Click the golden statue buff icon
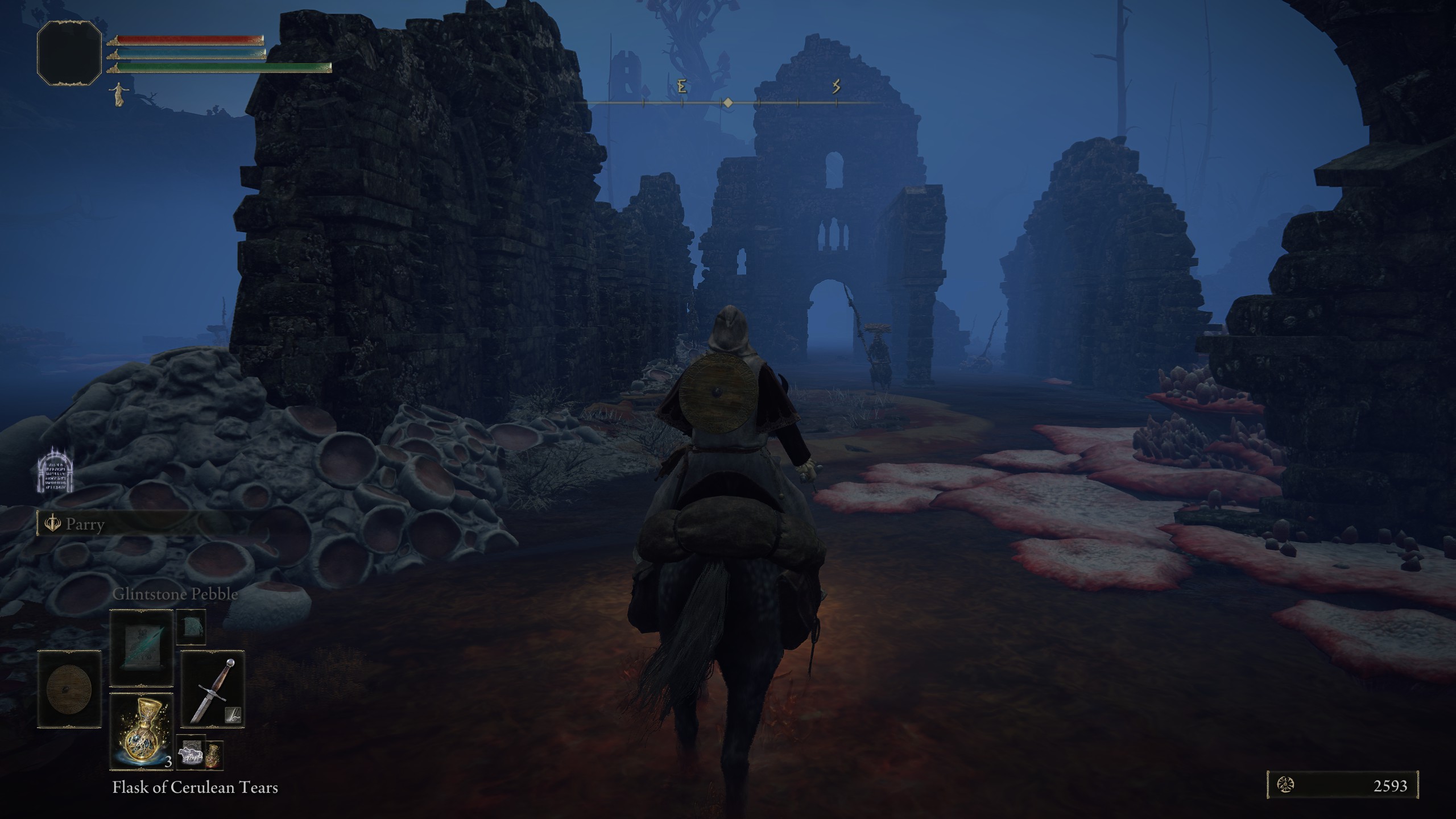1456x819 pixels. point(119,94)
